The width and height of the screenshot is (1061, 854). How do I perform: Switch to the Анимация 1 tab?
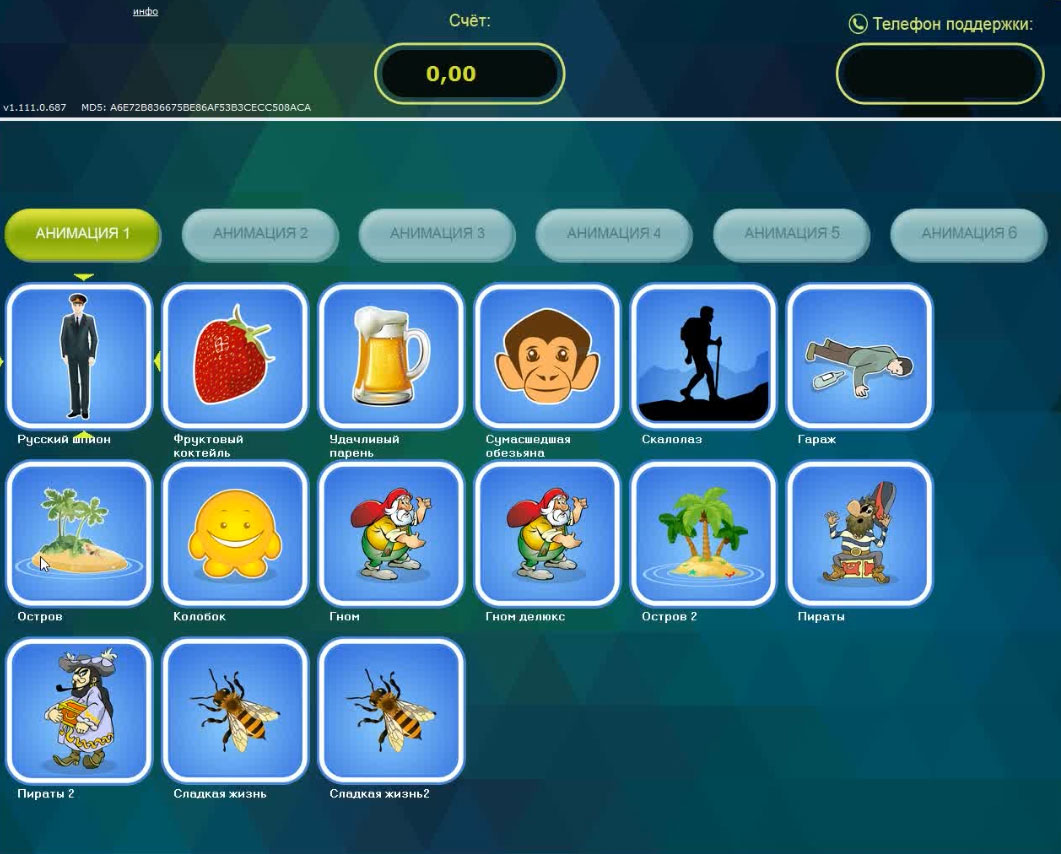click(x=83, y=234)
